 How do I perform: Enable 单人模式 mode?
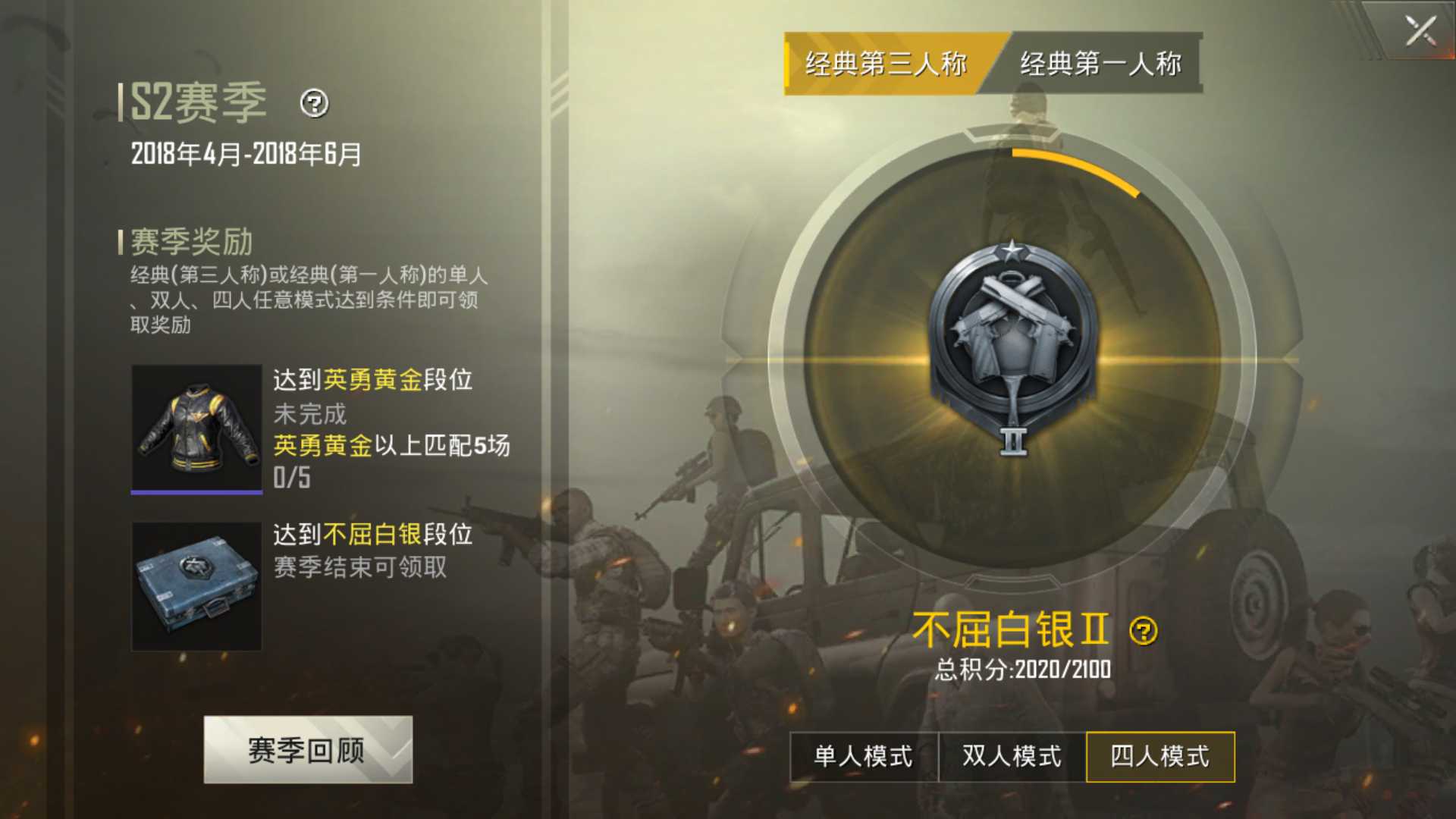(862, 756)
